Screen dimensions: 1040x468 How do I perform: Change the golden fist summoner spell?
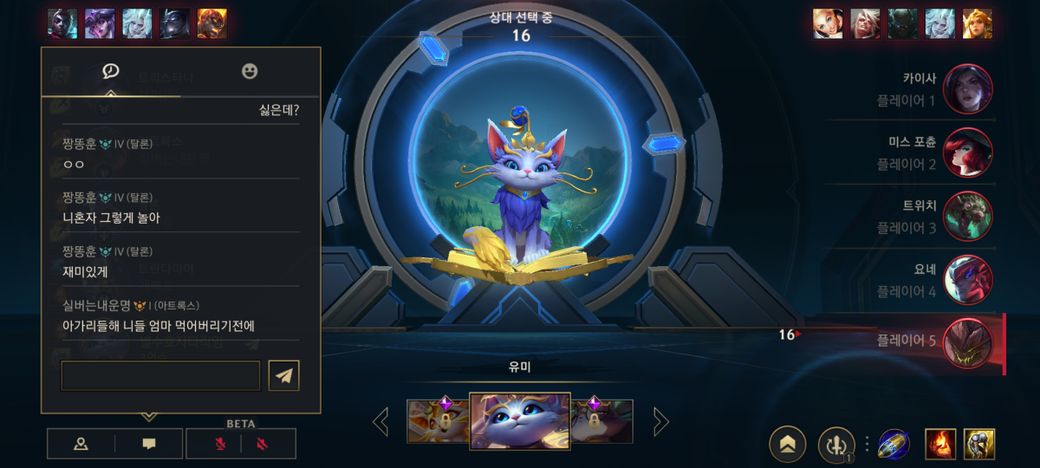[x=979, y=444]
